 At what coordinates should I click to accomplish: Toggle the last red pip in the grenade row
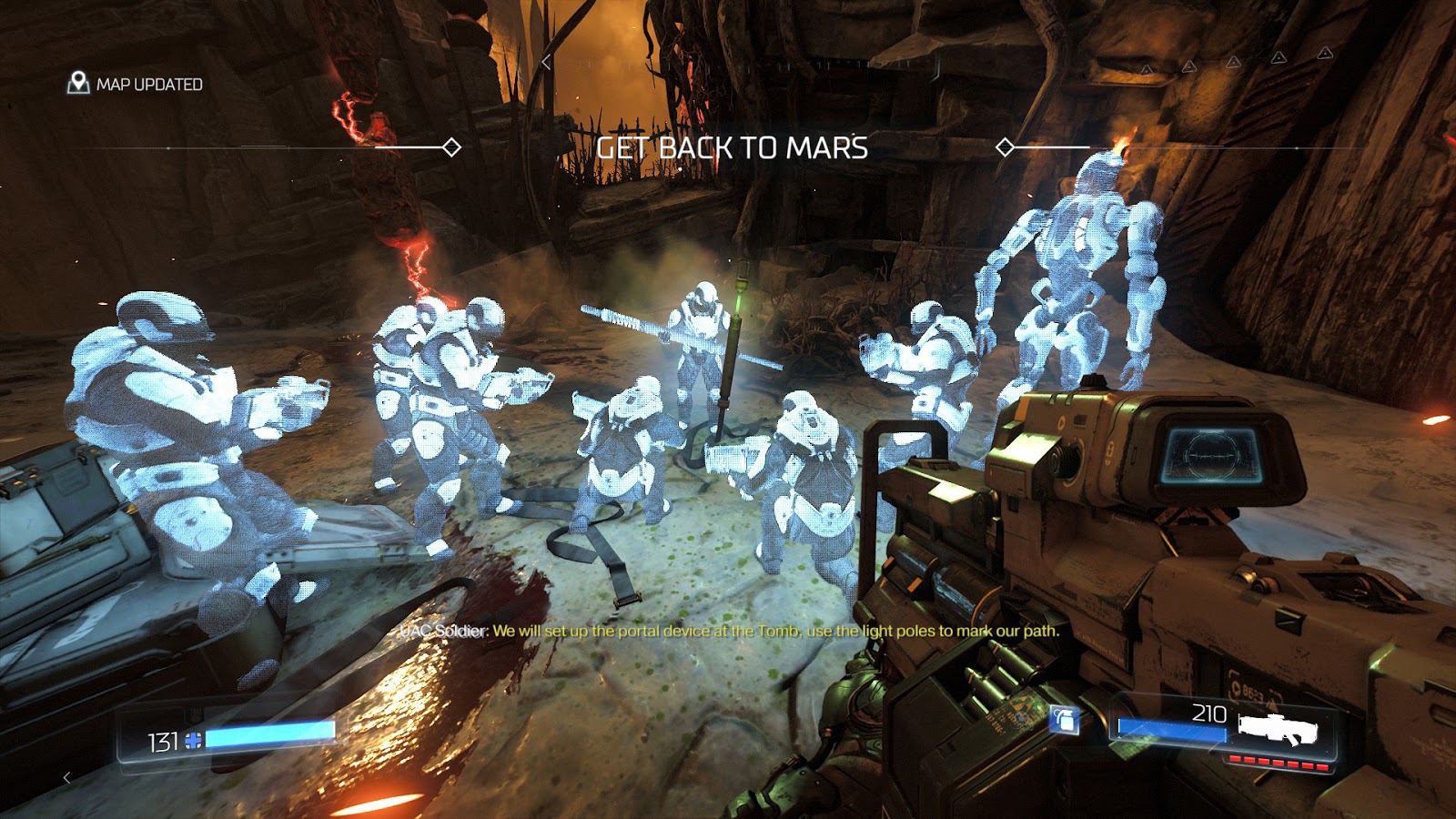pyautogui.click(x=1322, y=766)
